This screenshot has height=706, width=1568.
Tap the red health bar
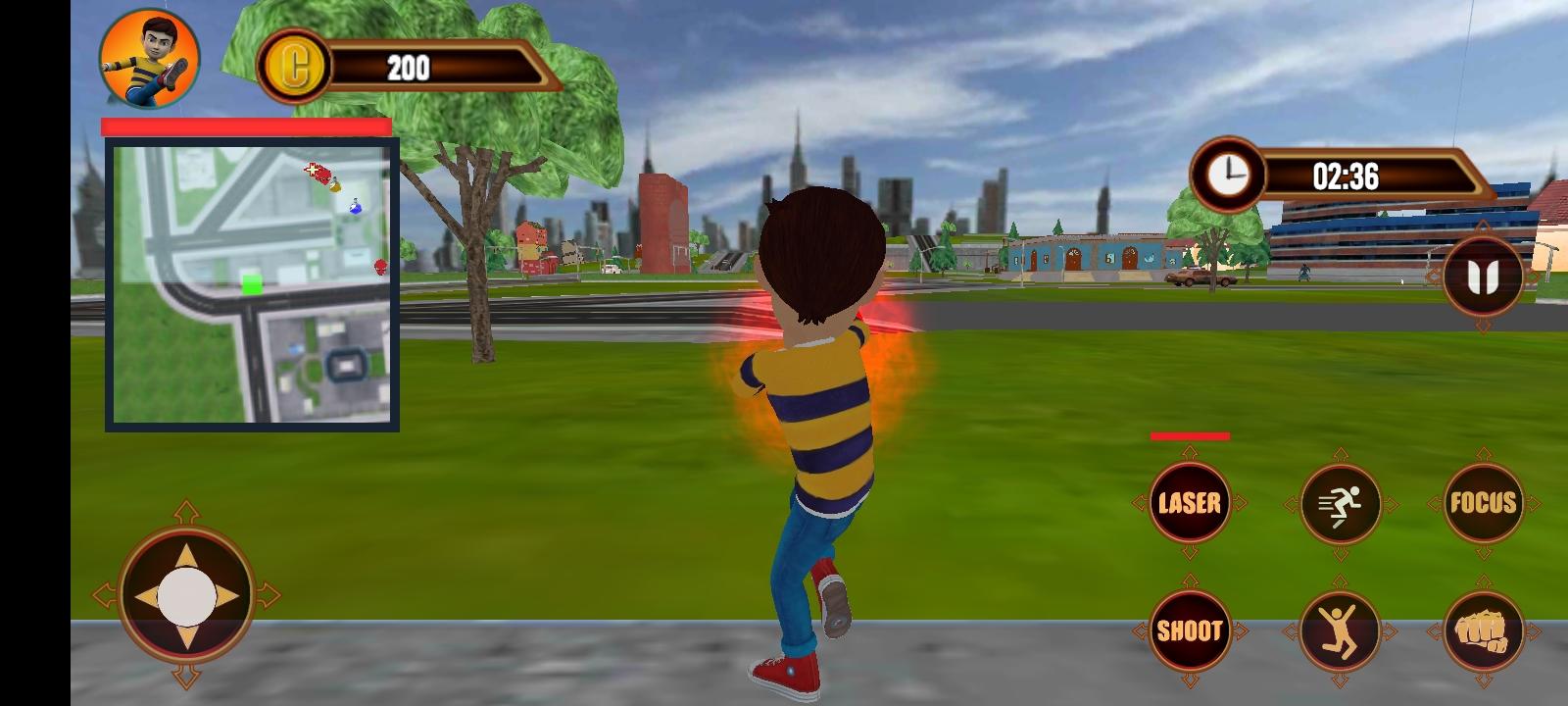pyautogui.click(x=245, y=126)
